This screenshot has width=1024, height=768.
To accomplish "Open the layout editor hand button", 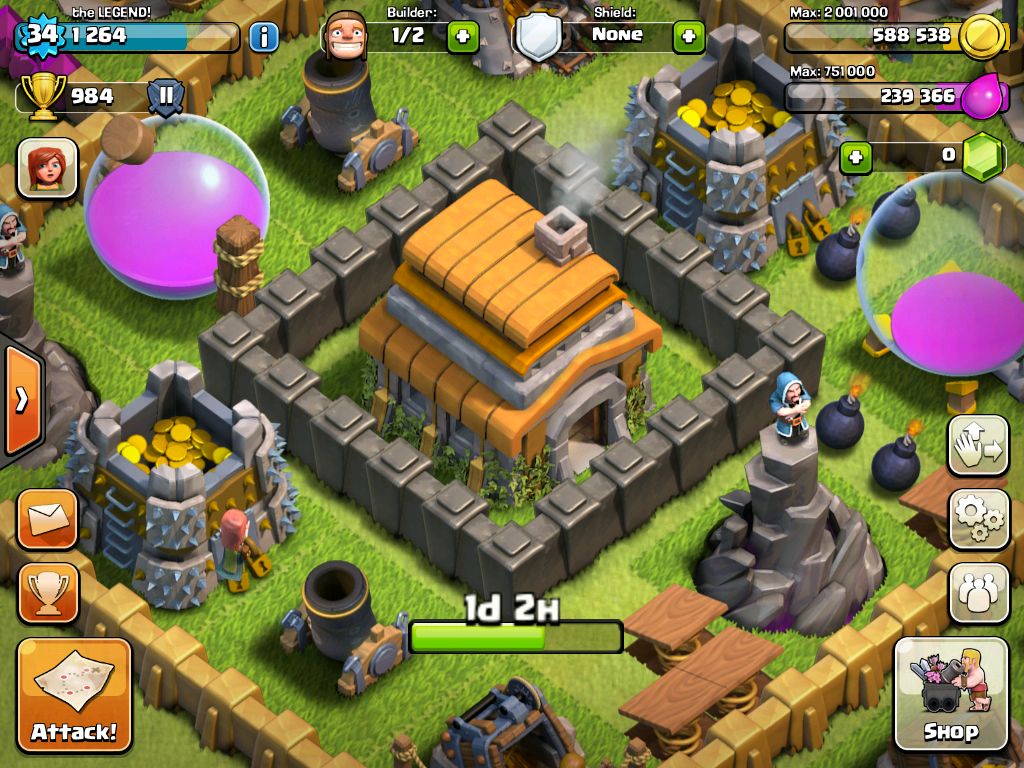I will 978,444.
